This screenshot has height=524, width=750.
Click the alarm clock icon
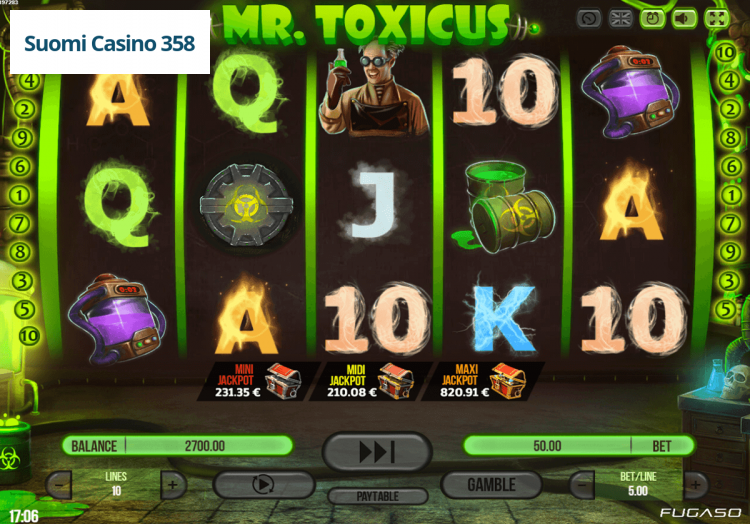[x=653, y=18]
